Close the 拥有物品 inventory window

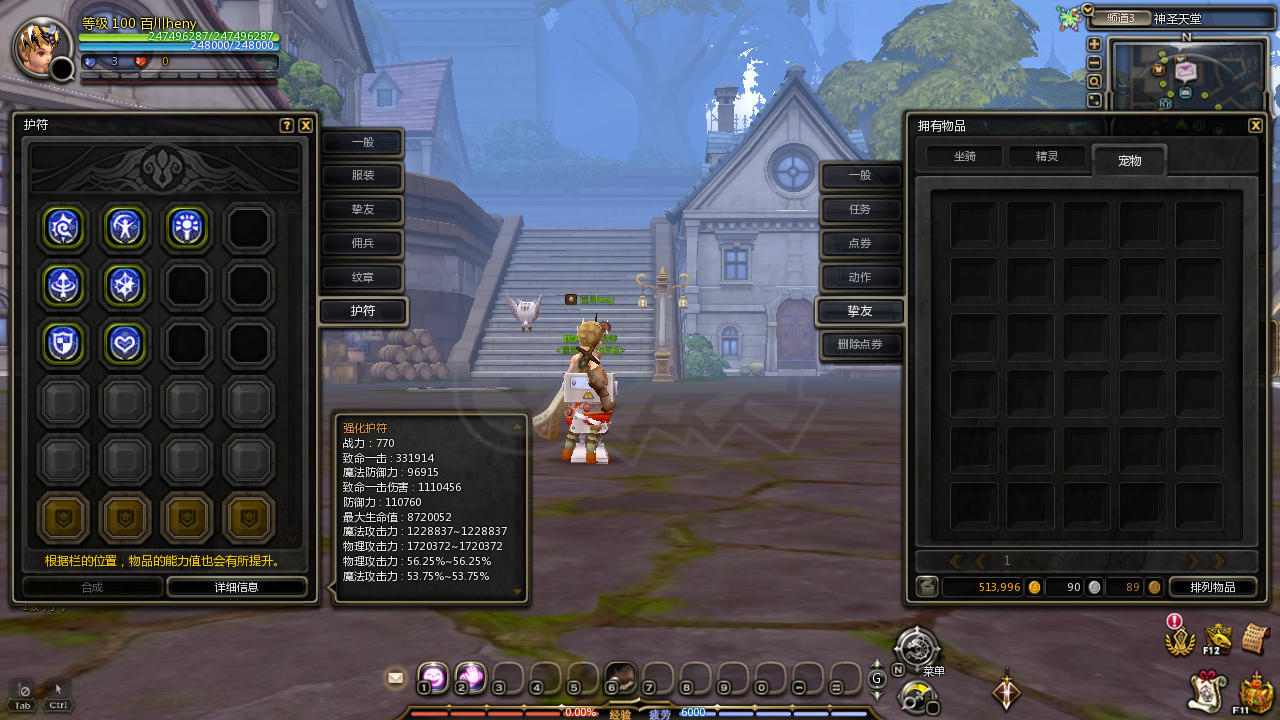(1255, 125)
